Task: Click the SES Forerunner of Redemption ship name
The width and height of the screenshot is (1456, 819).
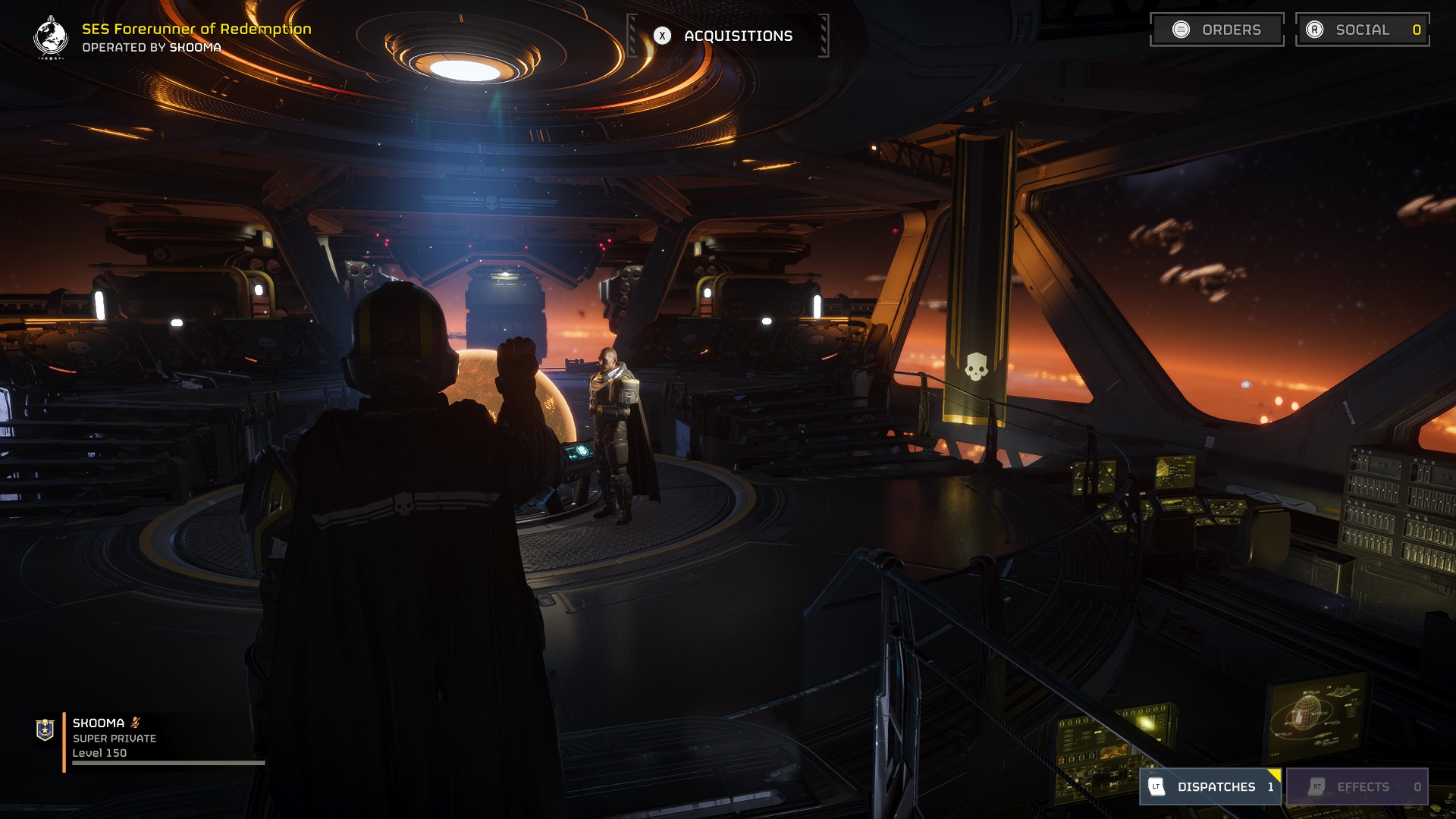Action: [x=196, y=29]
